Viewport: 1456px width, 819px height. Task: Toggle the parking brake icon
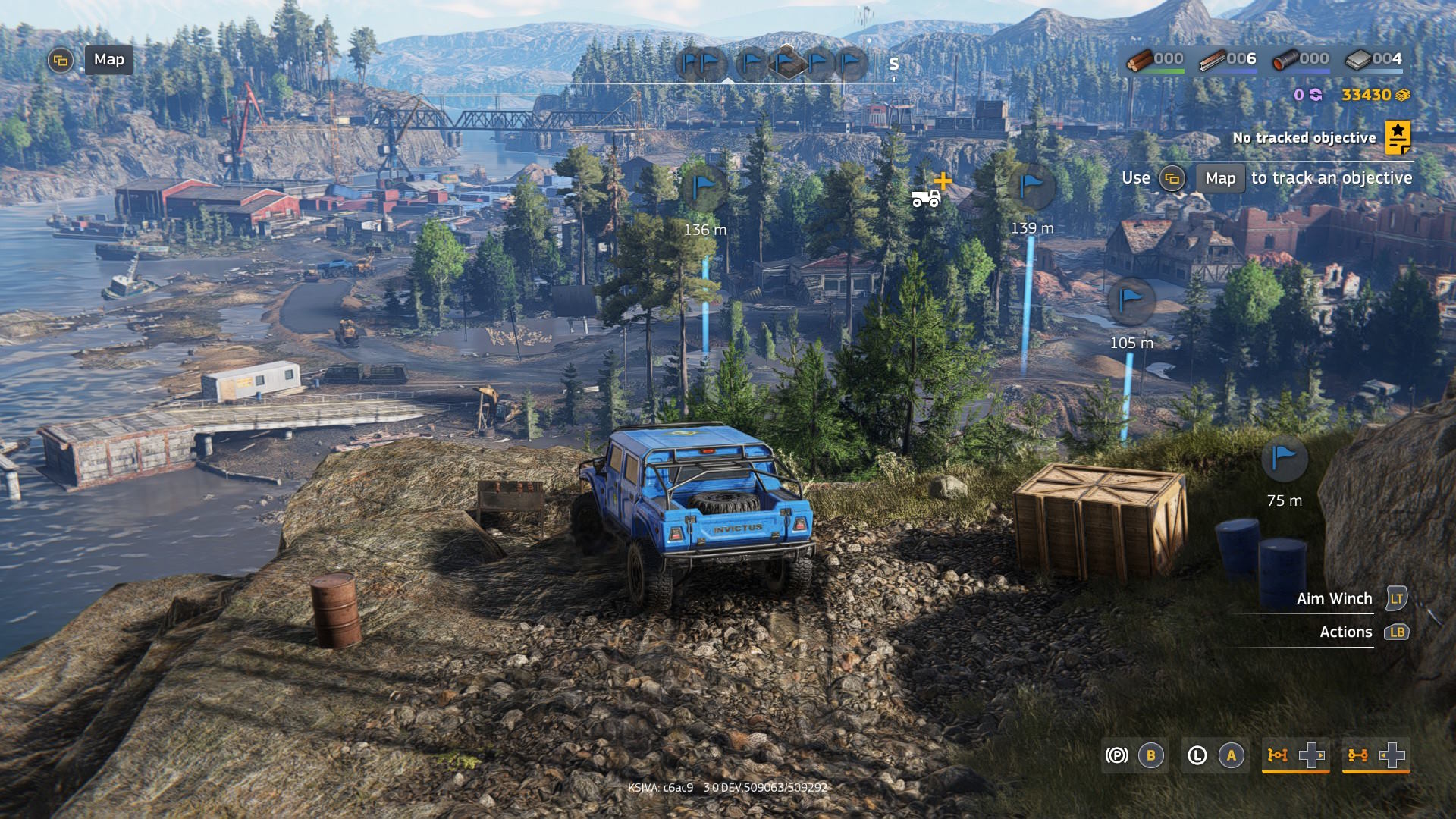(x=1116, y=755)
